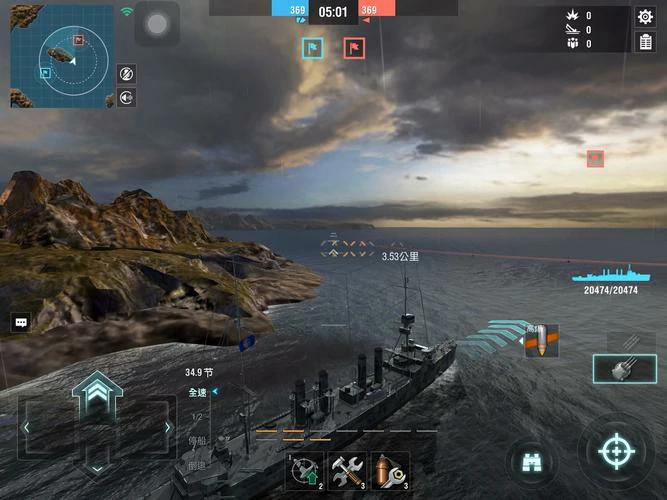Switch ammunition with the shell icon
The width and height of the screenshot is (667, 500).
541,341
